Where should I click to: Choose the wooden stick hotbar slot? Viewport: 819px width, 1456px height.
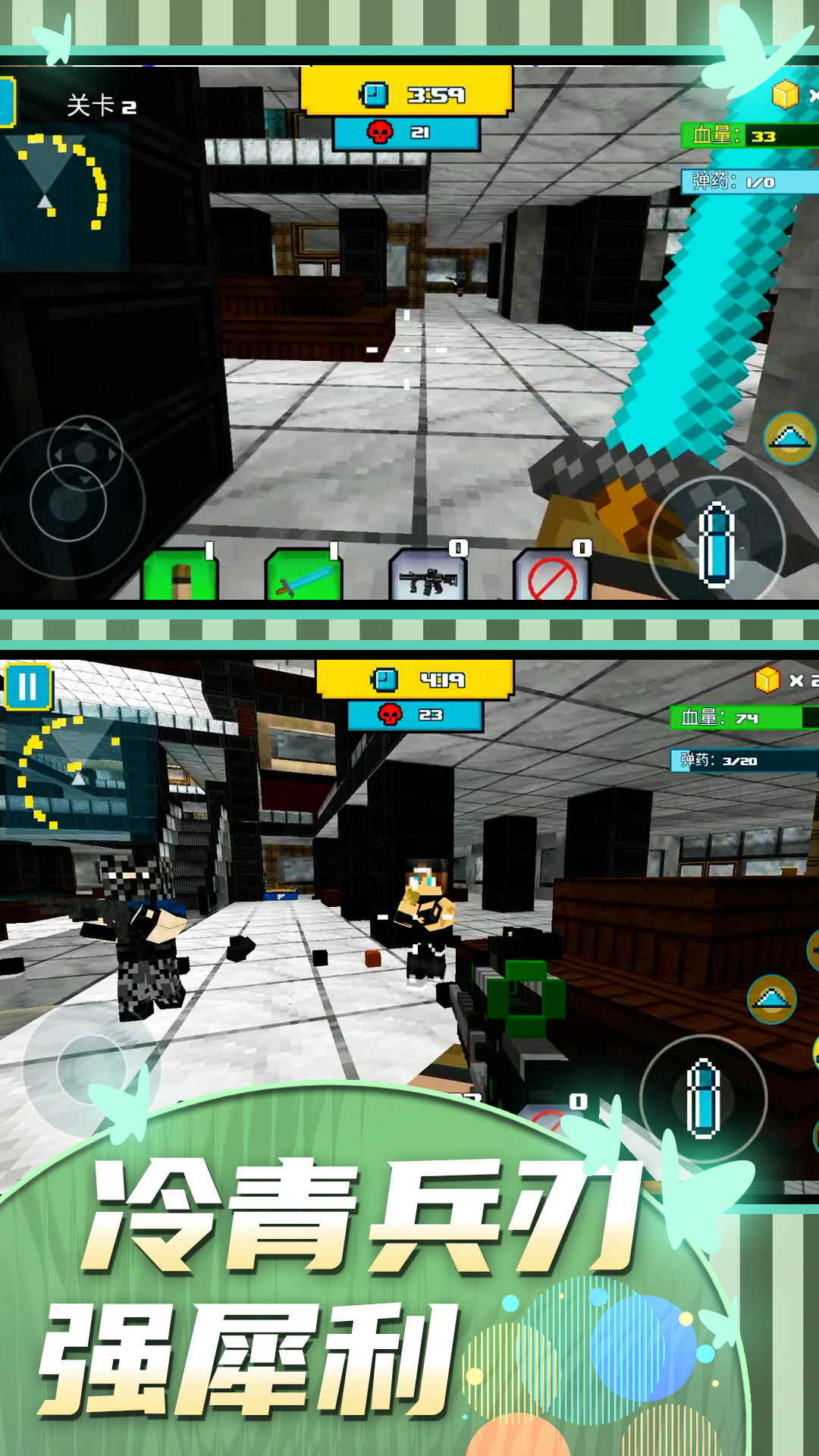tap(180, 576)
